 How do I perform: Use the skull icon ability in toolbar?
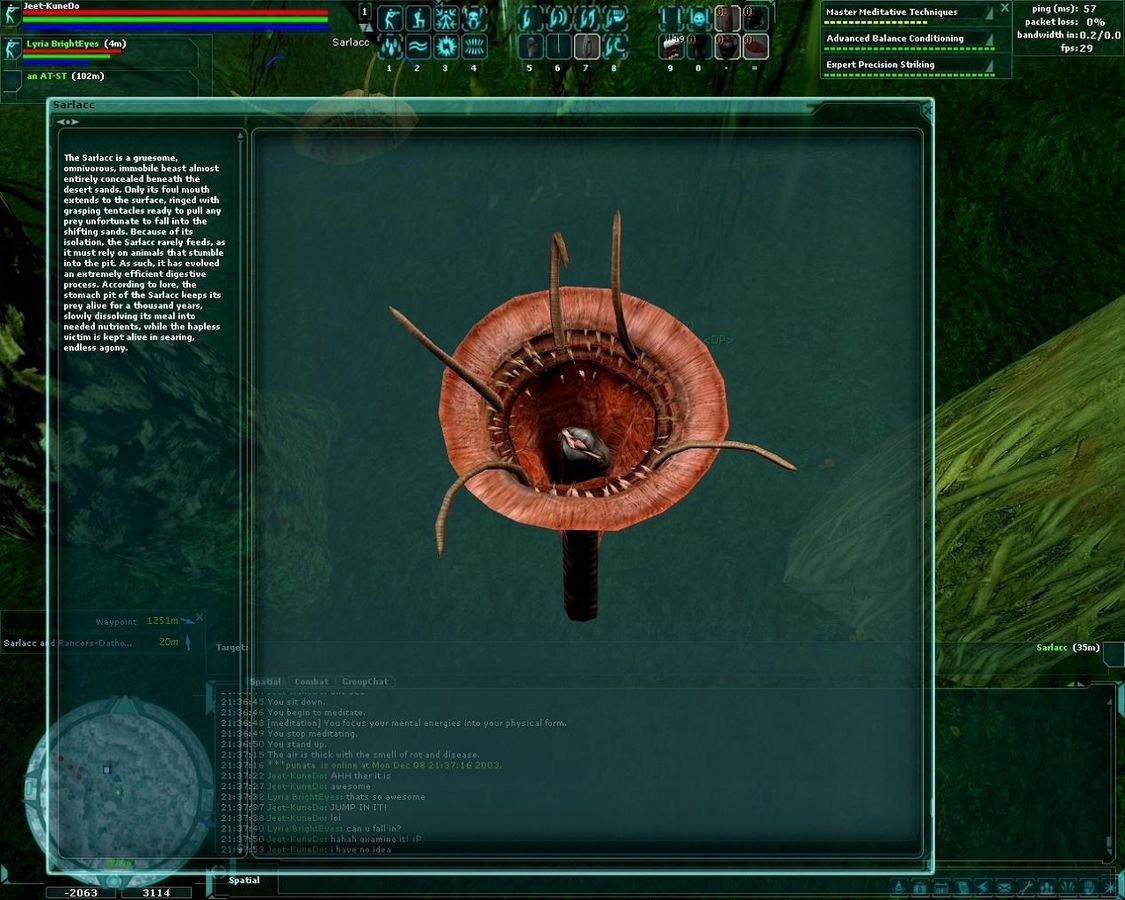pyautogui.click(x=698, y=18)
